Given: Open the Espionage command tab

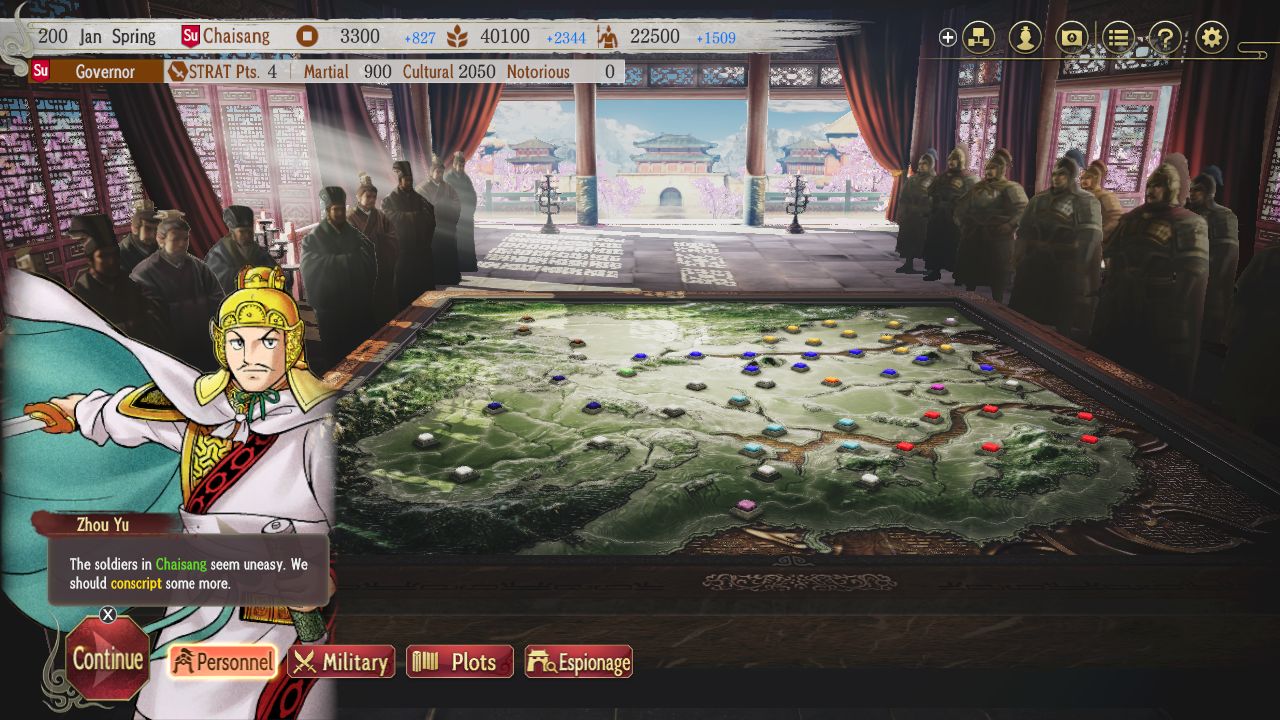Looking at the screenshot, I should (578, 661).
